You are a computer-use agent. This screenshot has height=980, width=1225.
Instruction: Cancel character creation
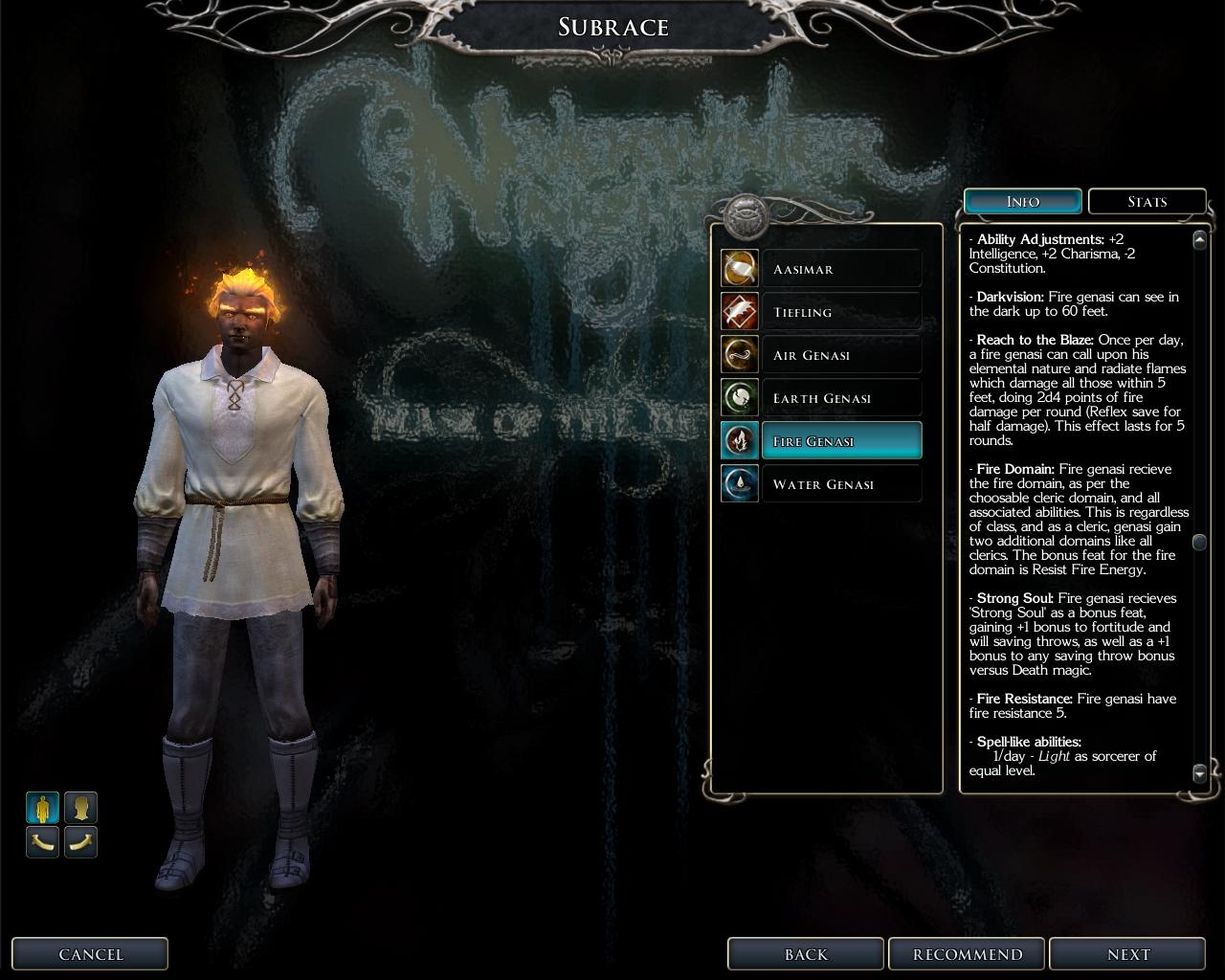[90, 954]
